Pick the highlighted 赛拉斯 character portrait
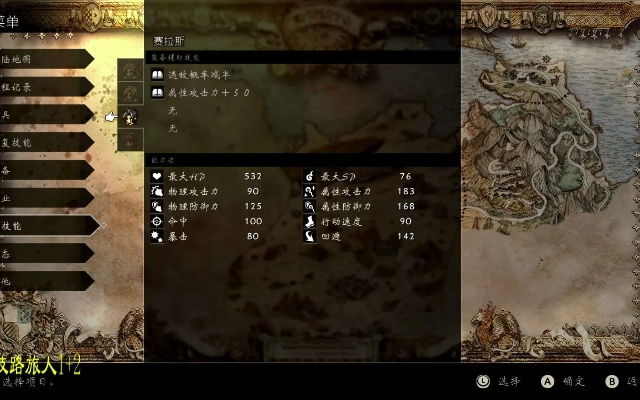The width and height of the screenshot is (640, 400). tap(131, 117)
